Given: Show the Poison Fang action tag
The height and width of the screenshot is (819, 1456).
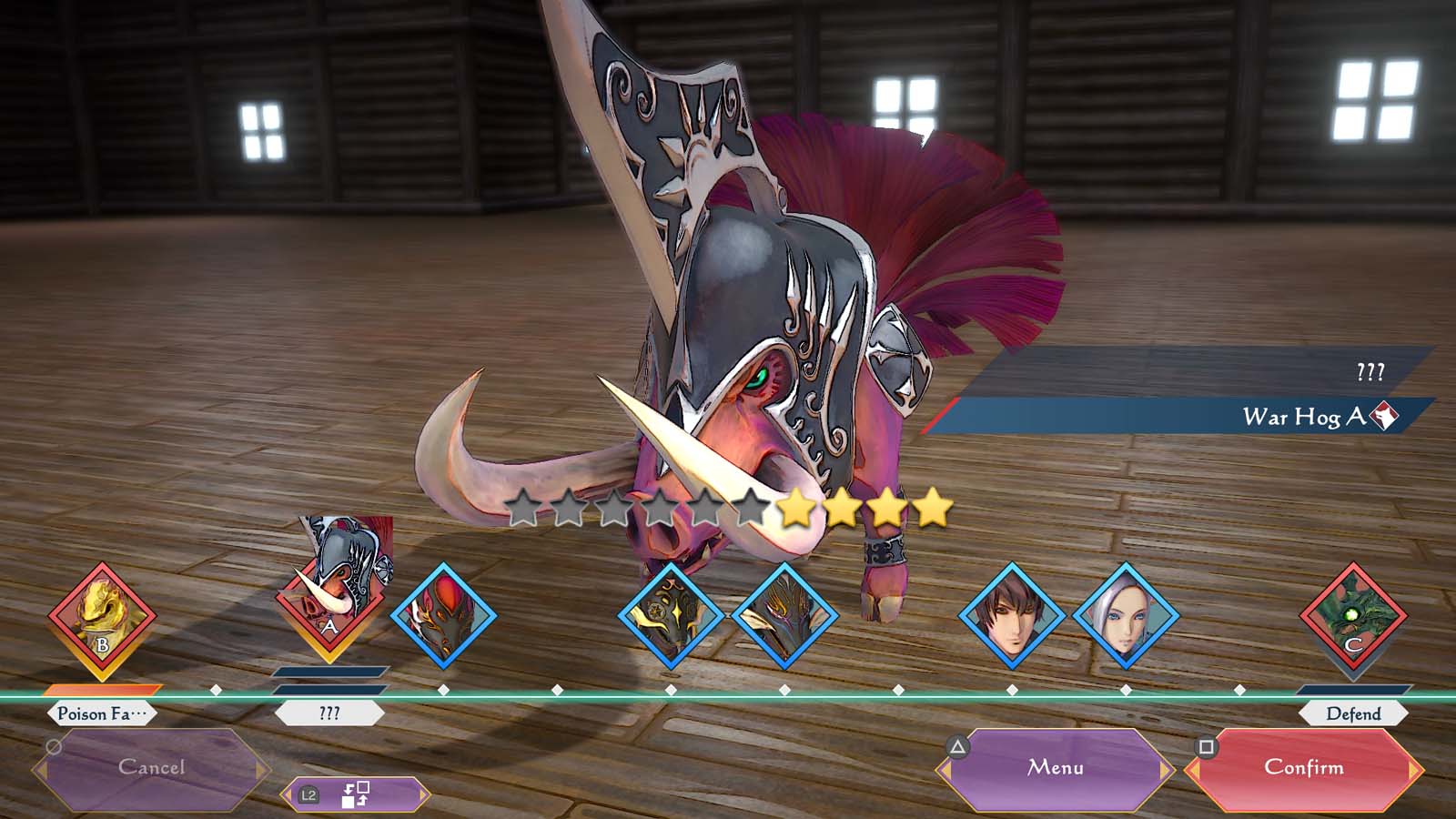Looking at the screenshot, I should click(102, 713).
